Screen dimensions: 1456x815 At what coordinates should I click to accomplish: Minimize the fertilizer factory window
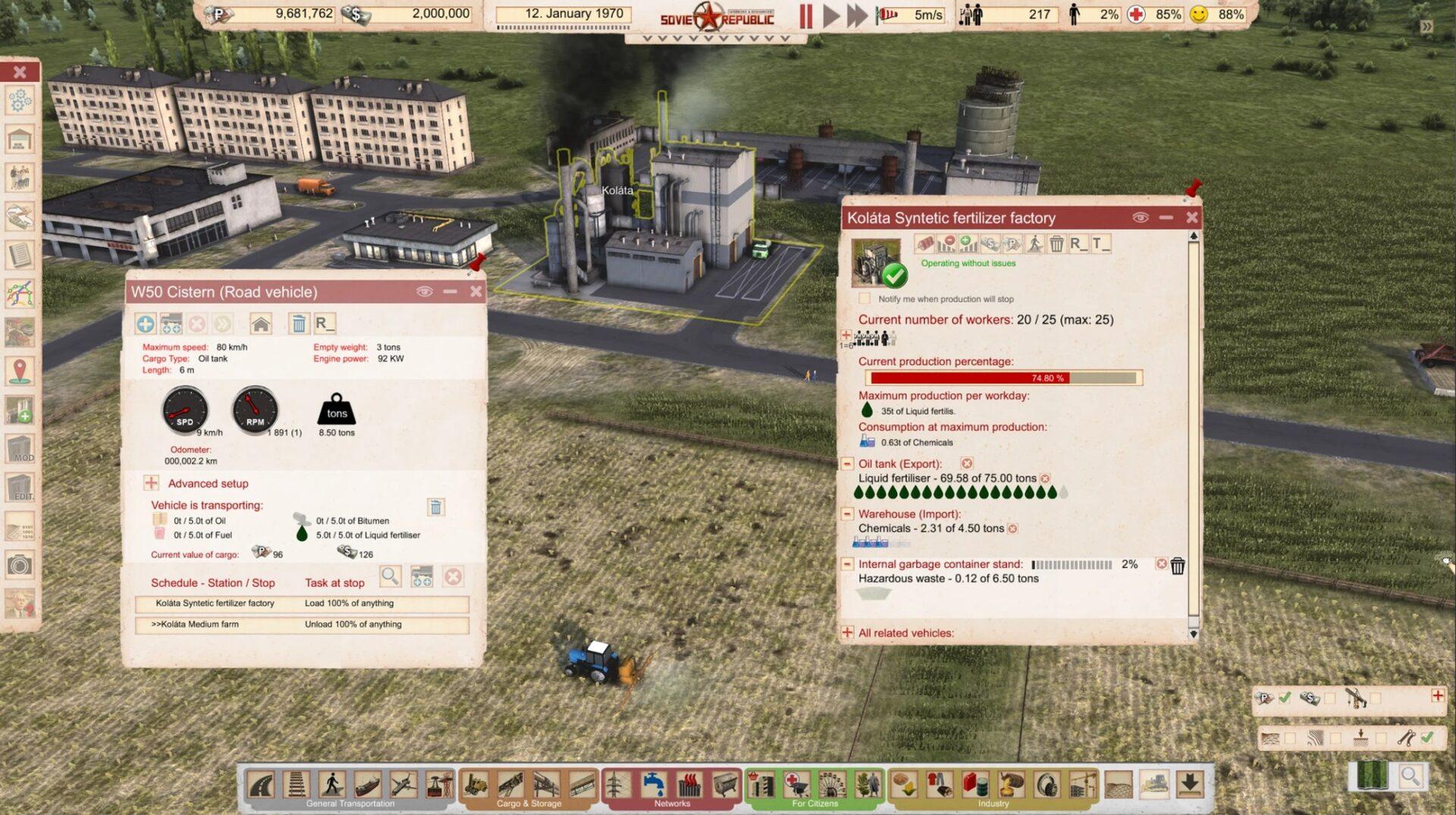(1166, 218)
